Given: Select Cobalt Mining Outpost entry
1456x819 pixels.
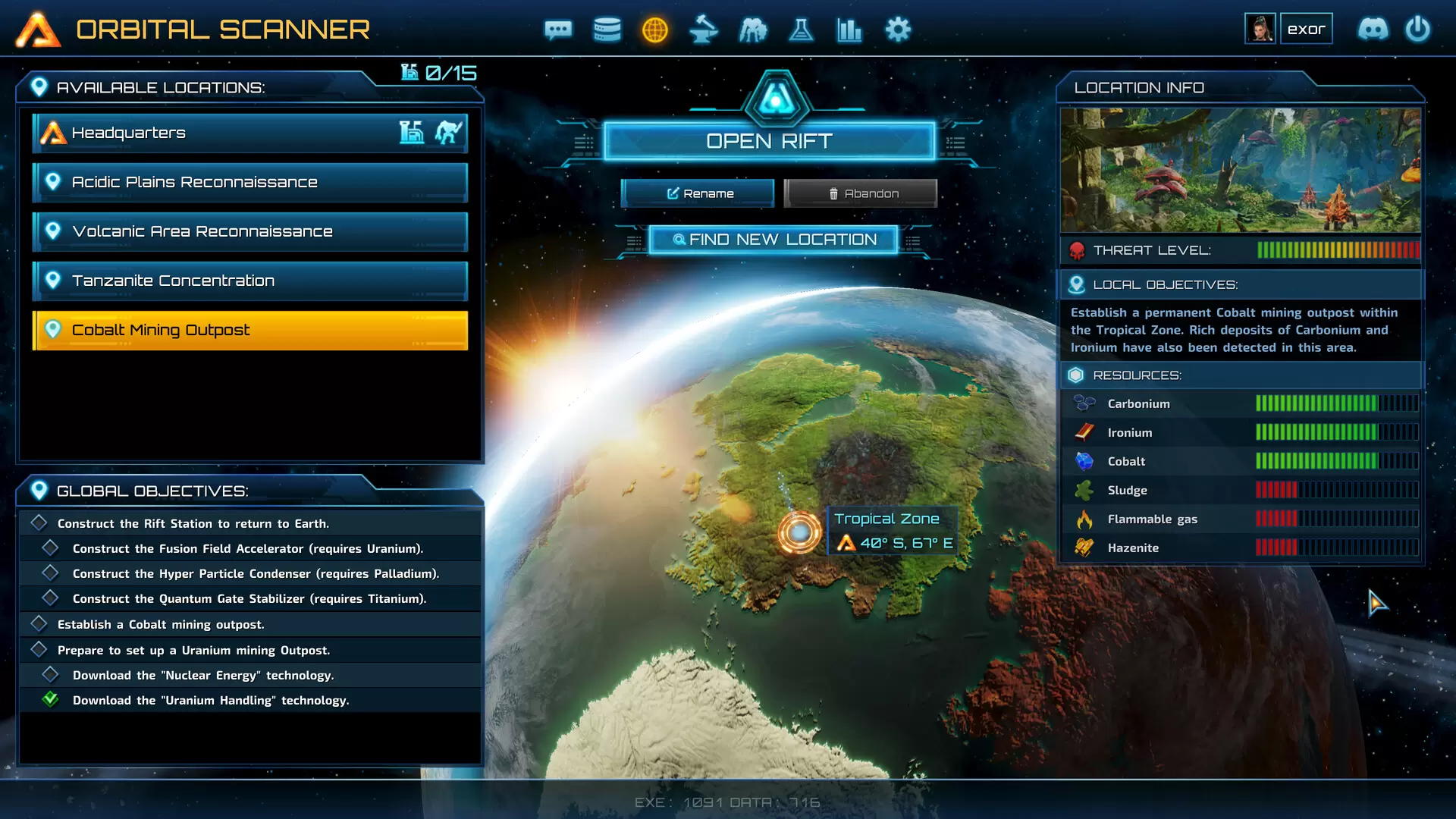Looking at the screenshot, I should point(250,330).
